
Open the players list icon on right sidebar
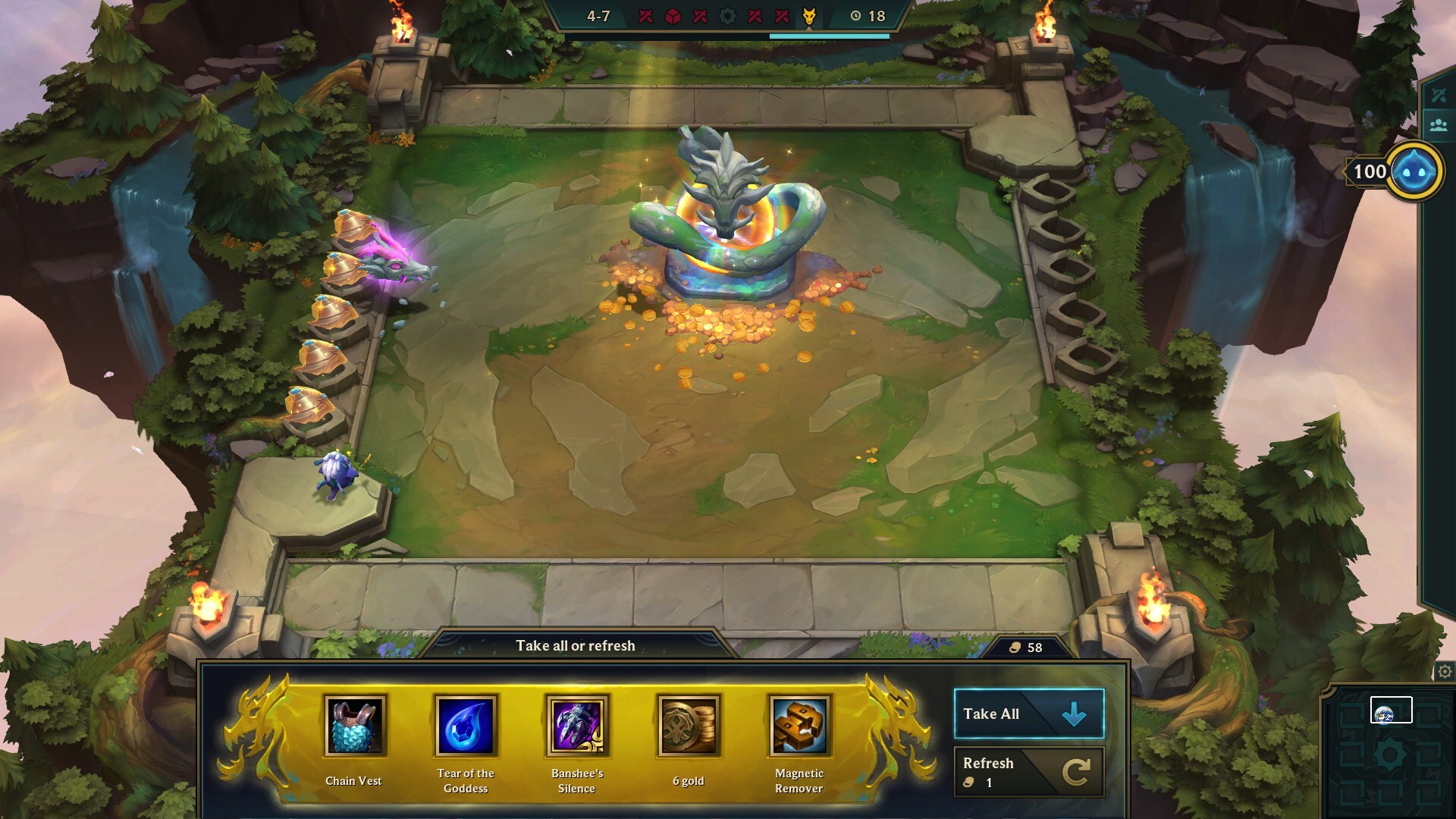coord(1439,125)
